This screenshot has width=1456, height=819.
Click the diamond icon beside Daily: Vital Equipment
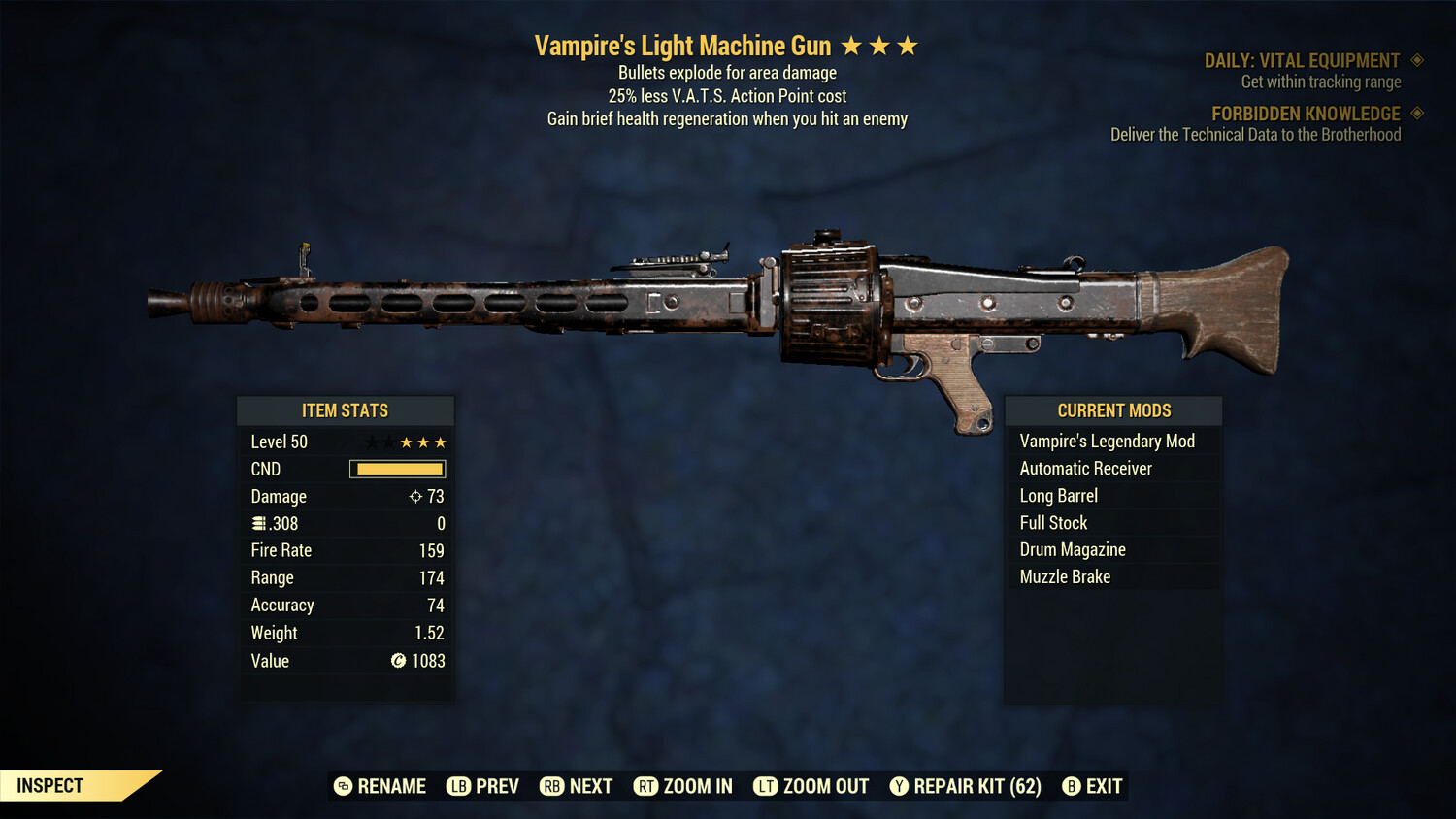[x=1416, y=59]
